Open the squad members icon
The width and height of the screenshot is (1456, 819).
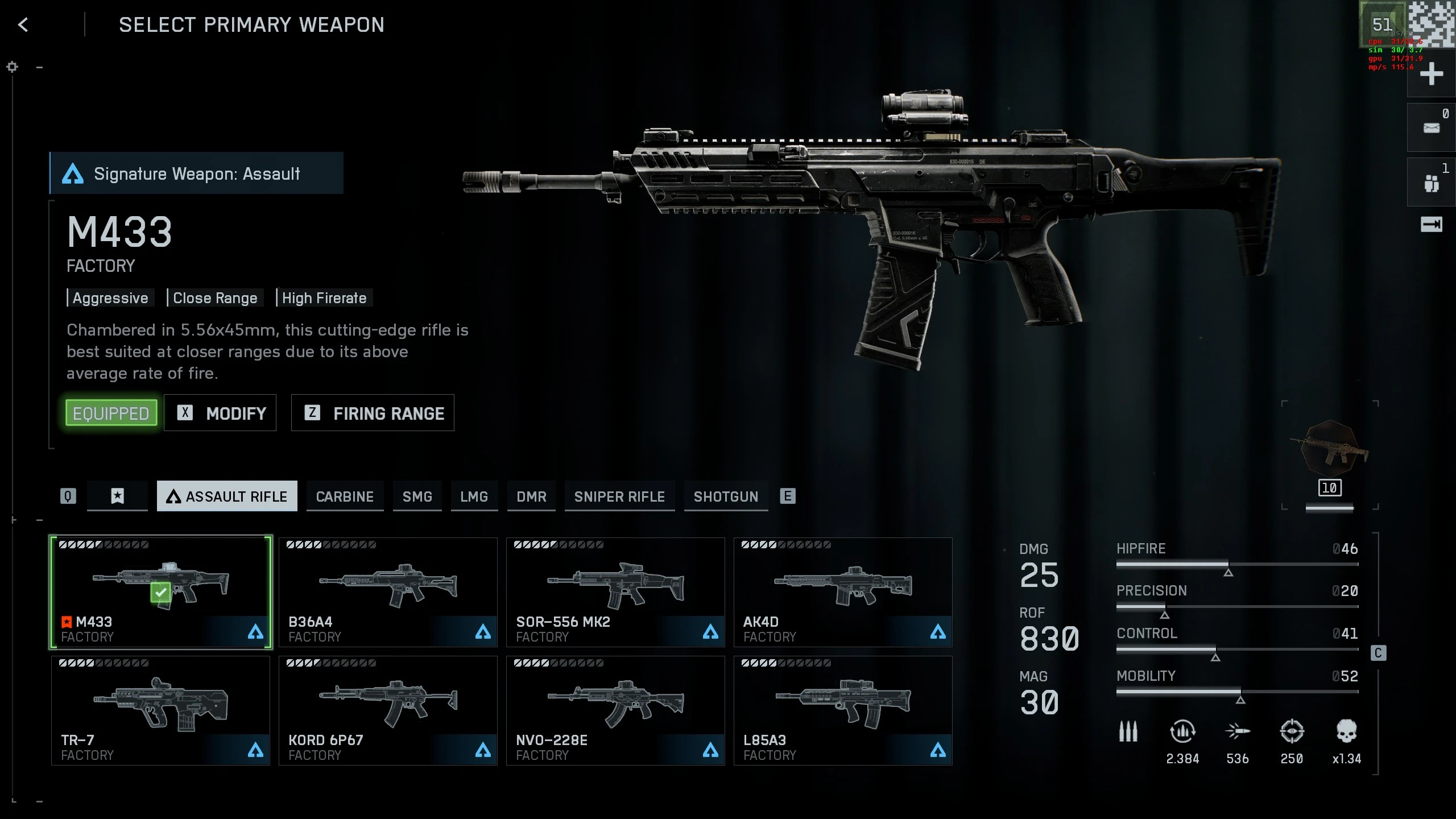click(x=1431, y=183)
